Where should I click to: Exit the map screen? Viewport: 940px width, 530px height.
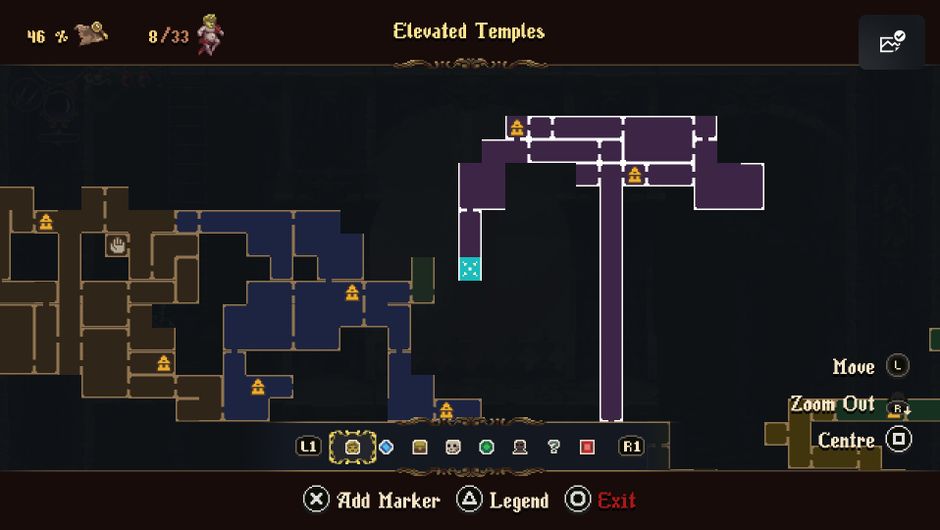(601, 500)
